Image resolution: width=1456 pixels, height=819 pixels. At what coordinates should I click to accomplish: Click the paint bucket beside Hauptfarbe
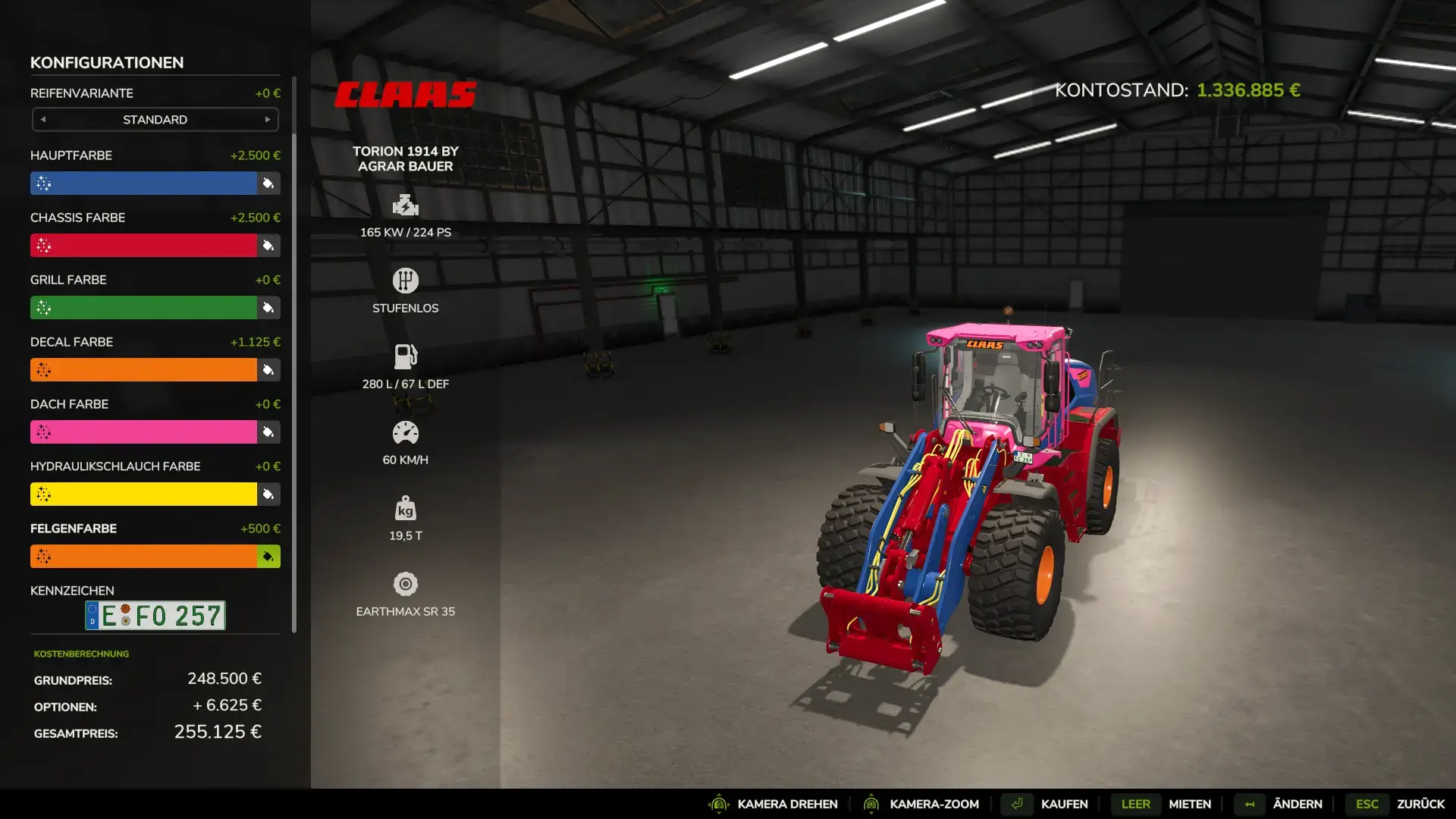268,184
